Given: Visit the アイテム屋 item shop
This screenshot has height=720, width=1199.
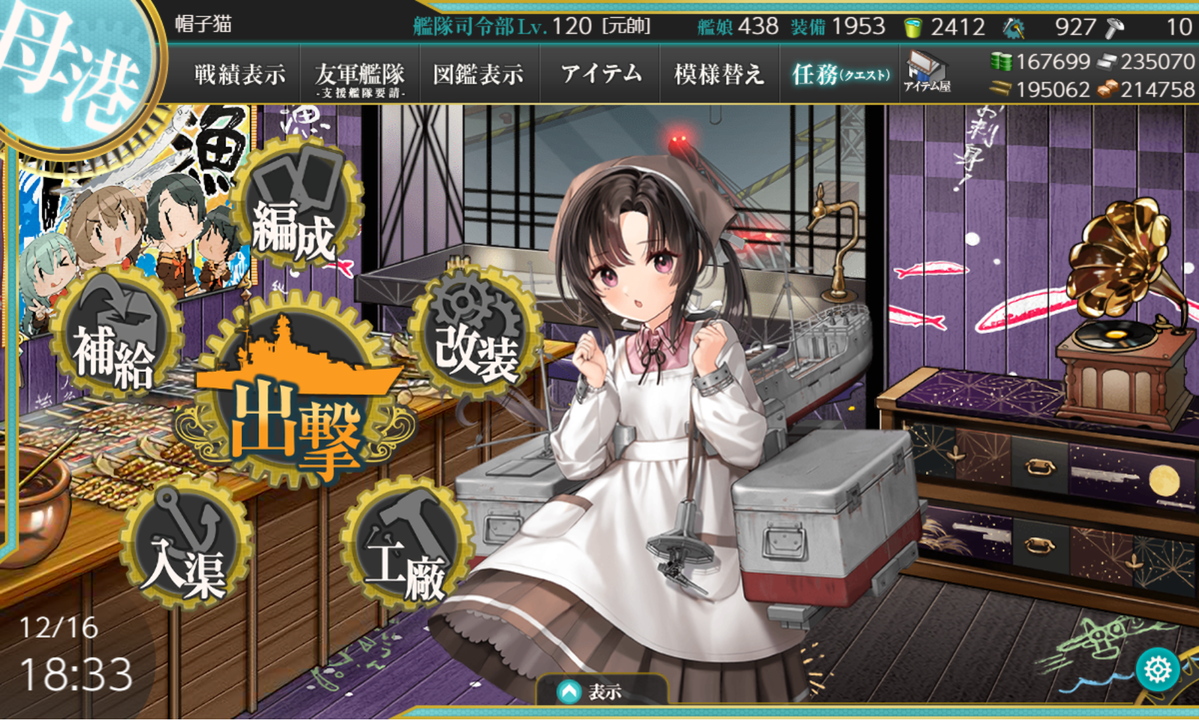Looking at the screenshot, I should tap(927, 73).
